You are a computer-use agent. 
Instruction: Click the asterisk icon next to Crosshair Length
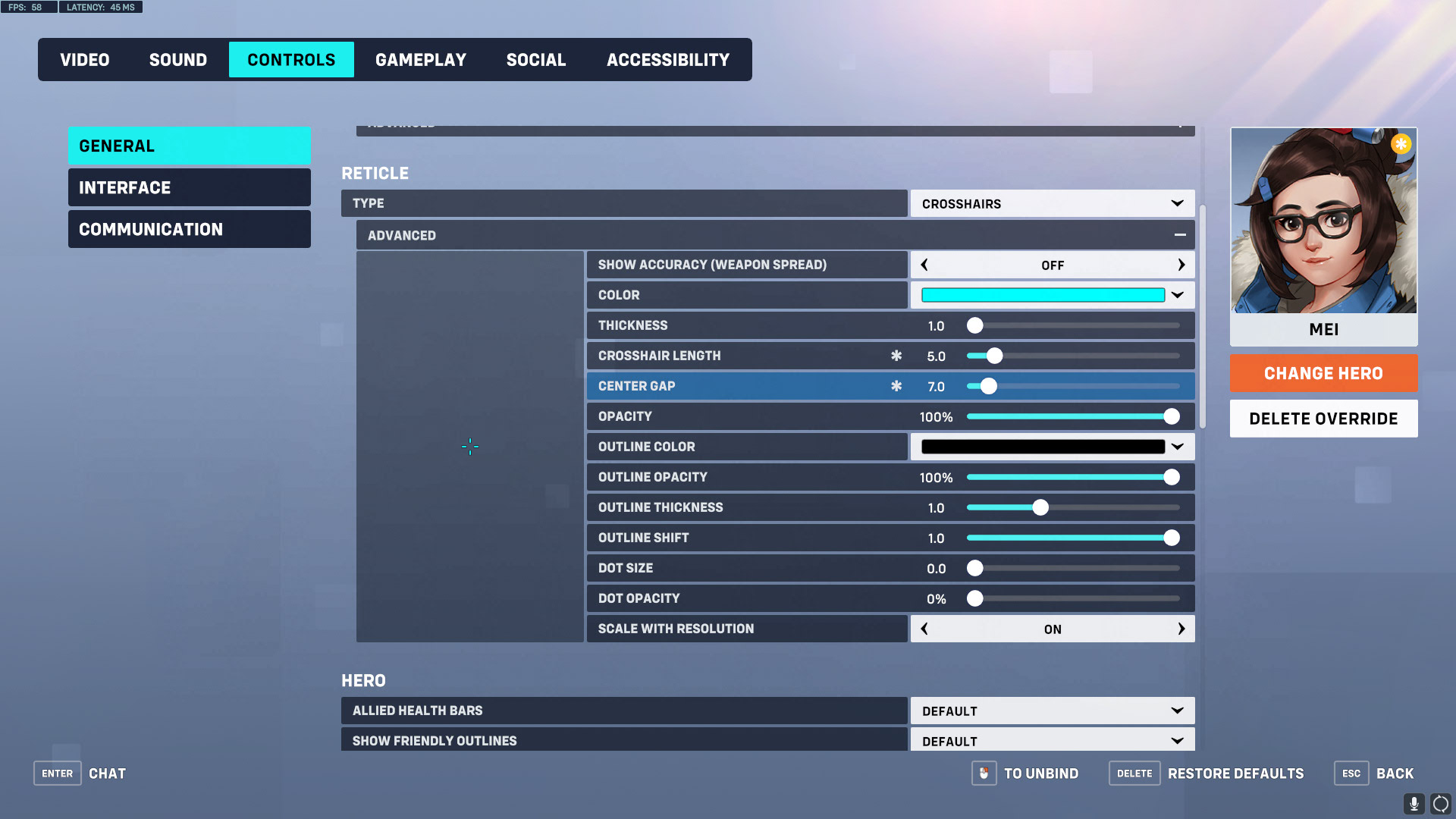[896, 355]
